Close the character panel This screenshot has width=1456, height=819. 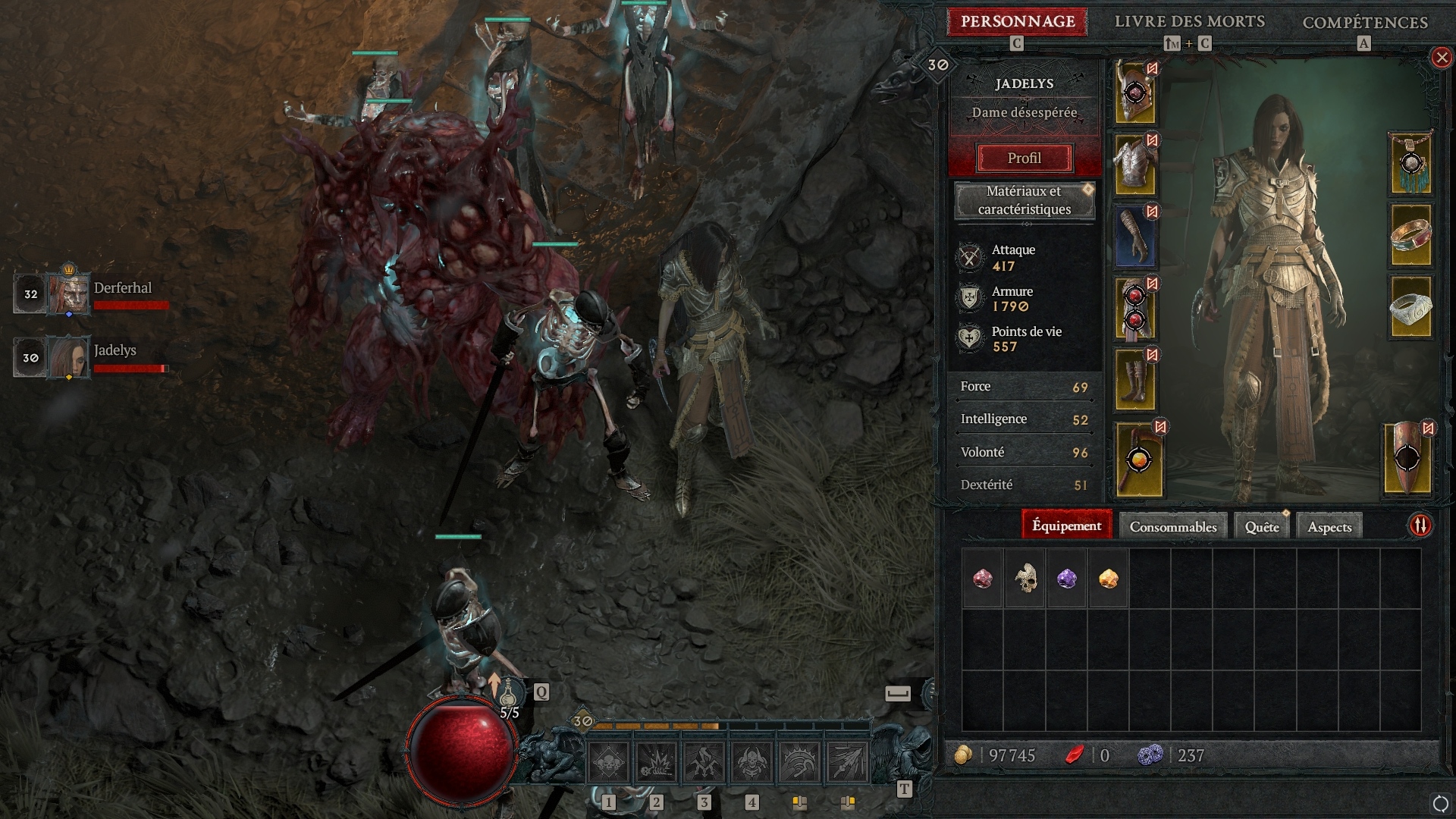(1441, 58)
